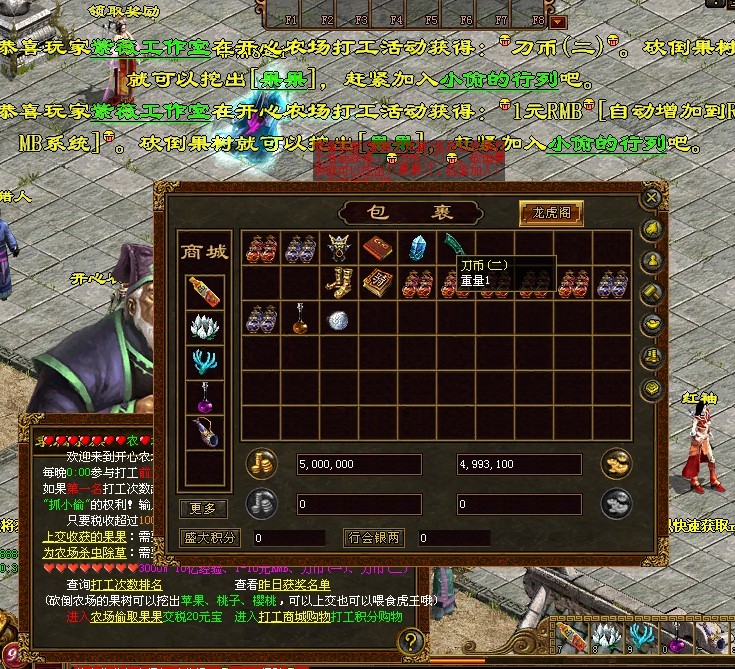Screen dimensions: 735x669
Task: Pick the red book item in the bag
Action: 378,247
